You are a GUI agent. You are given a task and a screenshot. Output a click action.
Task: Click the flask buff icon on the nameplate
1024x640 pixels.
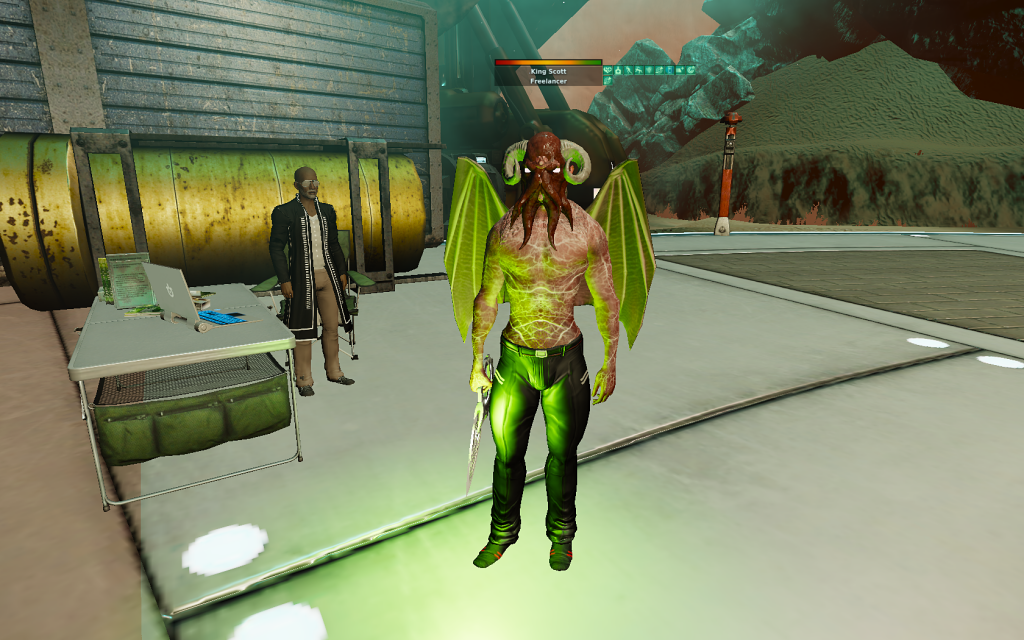pos(618,70)
